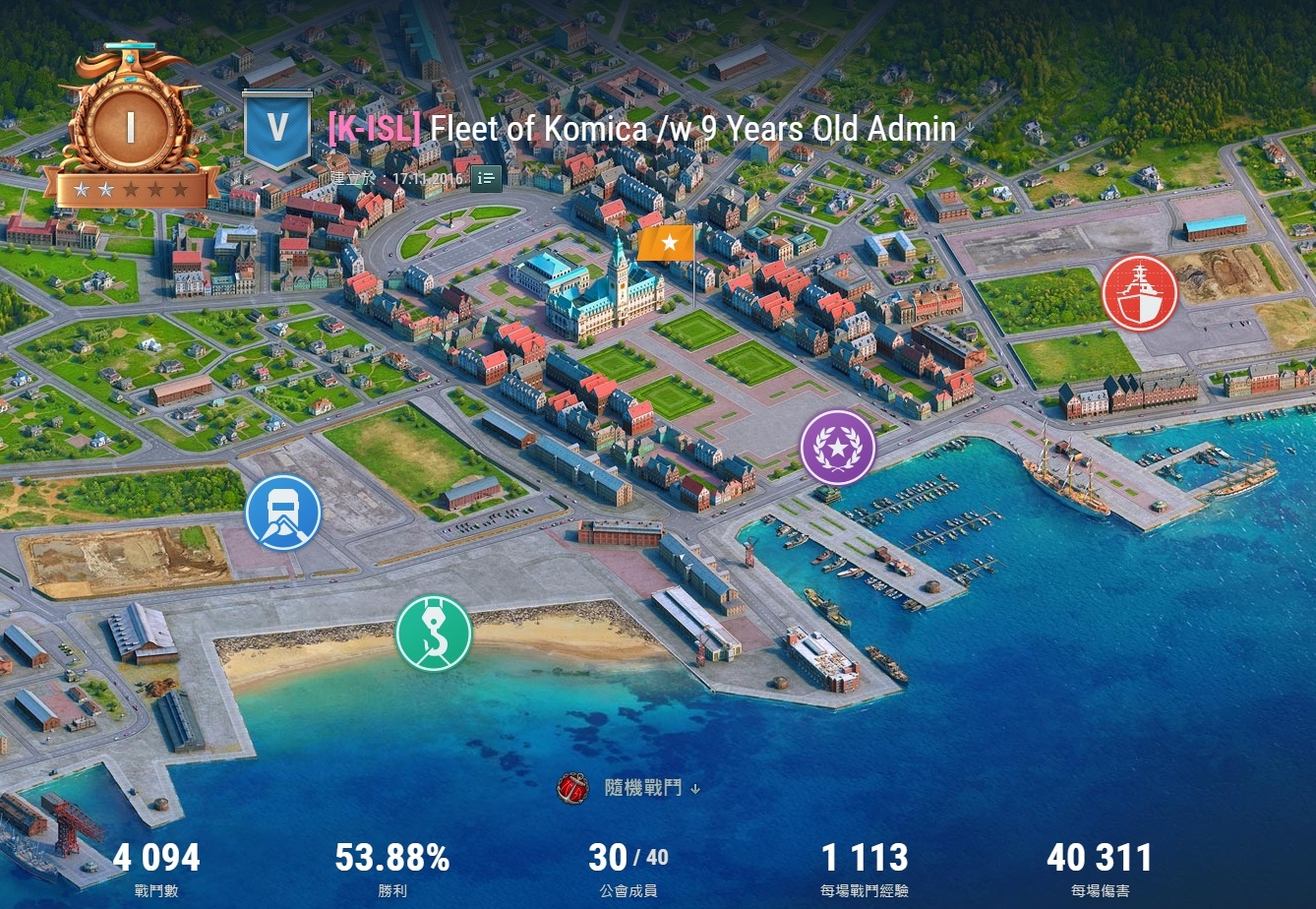The width and height of the screenshot is (1316, 909).
Task: Open the 隨機戰鬥 battle type dropdown
Action: pos(643,788)
